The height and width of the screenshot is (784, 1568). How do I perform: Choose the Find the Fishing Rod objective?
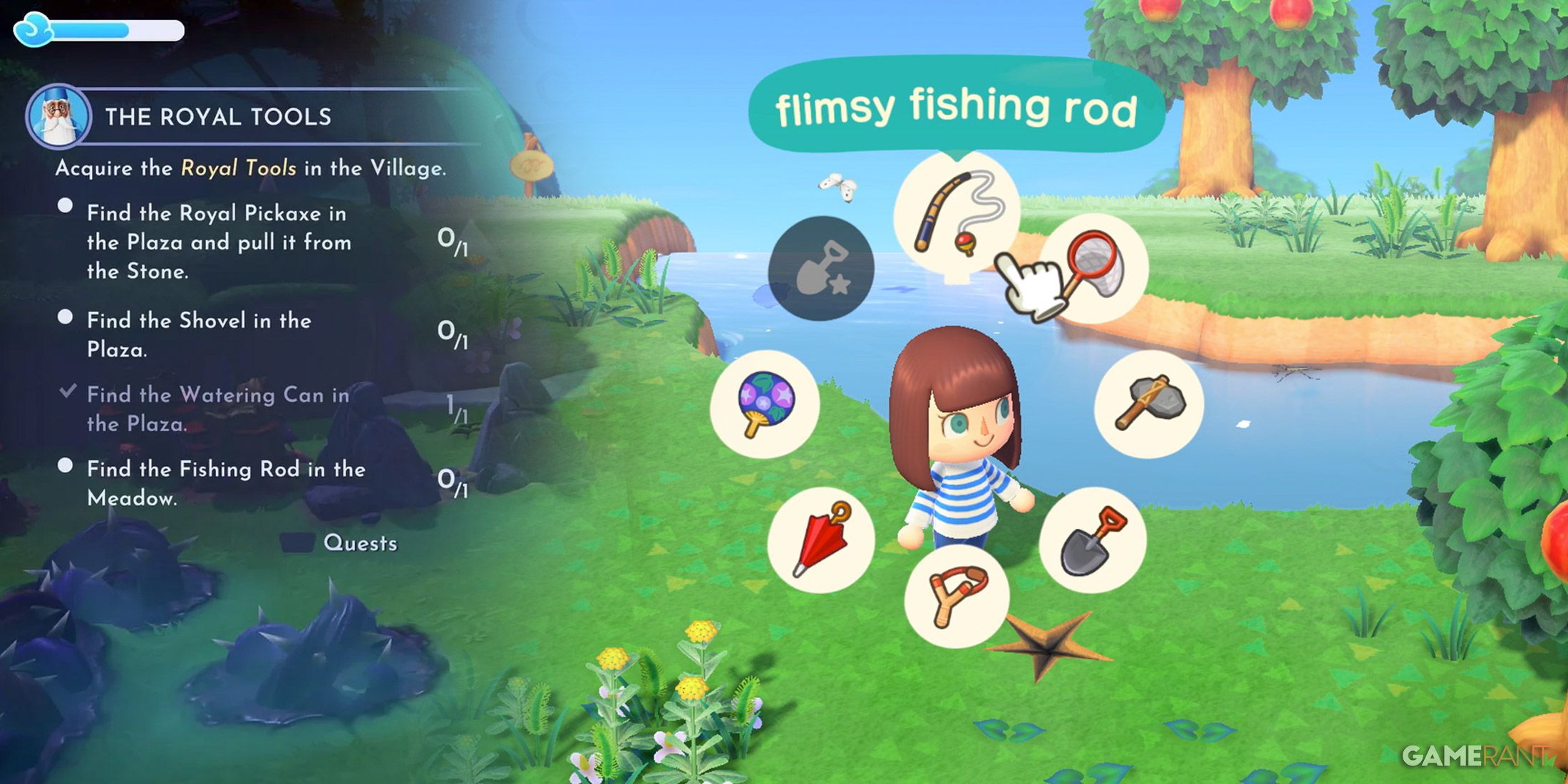226,483
